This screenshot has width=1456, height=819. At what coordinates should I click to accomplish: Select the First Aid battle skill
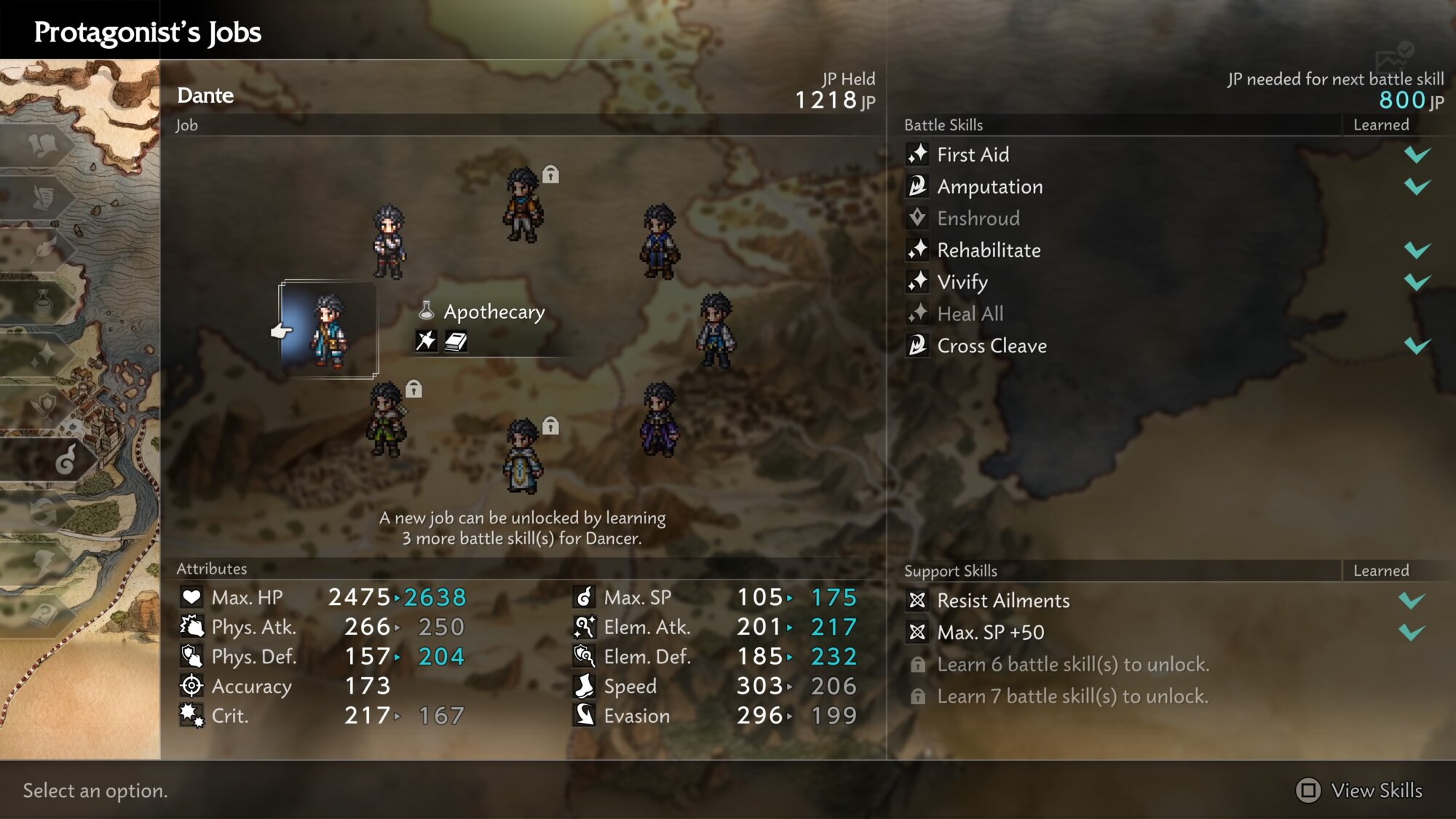click(973, 154)
